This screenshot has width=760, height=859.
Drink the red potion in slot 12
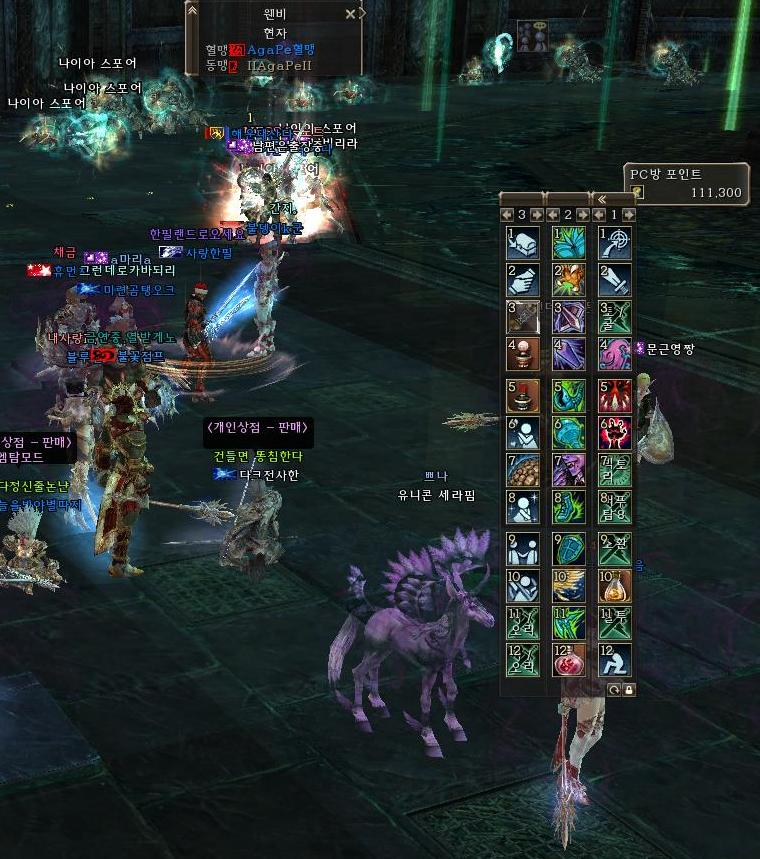click(569, 660)
